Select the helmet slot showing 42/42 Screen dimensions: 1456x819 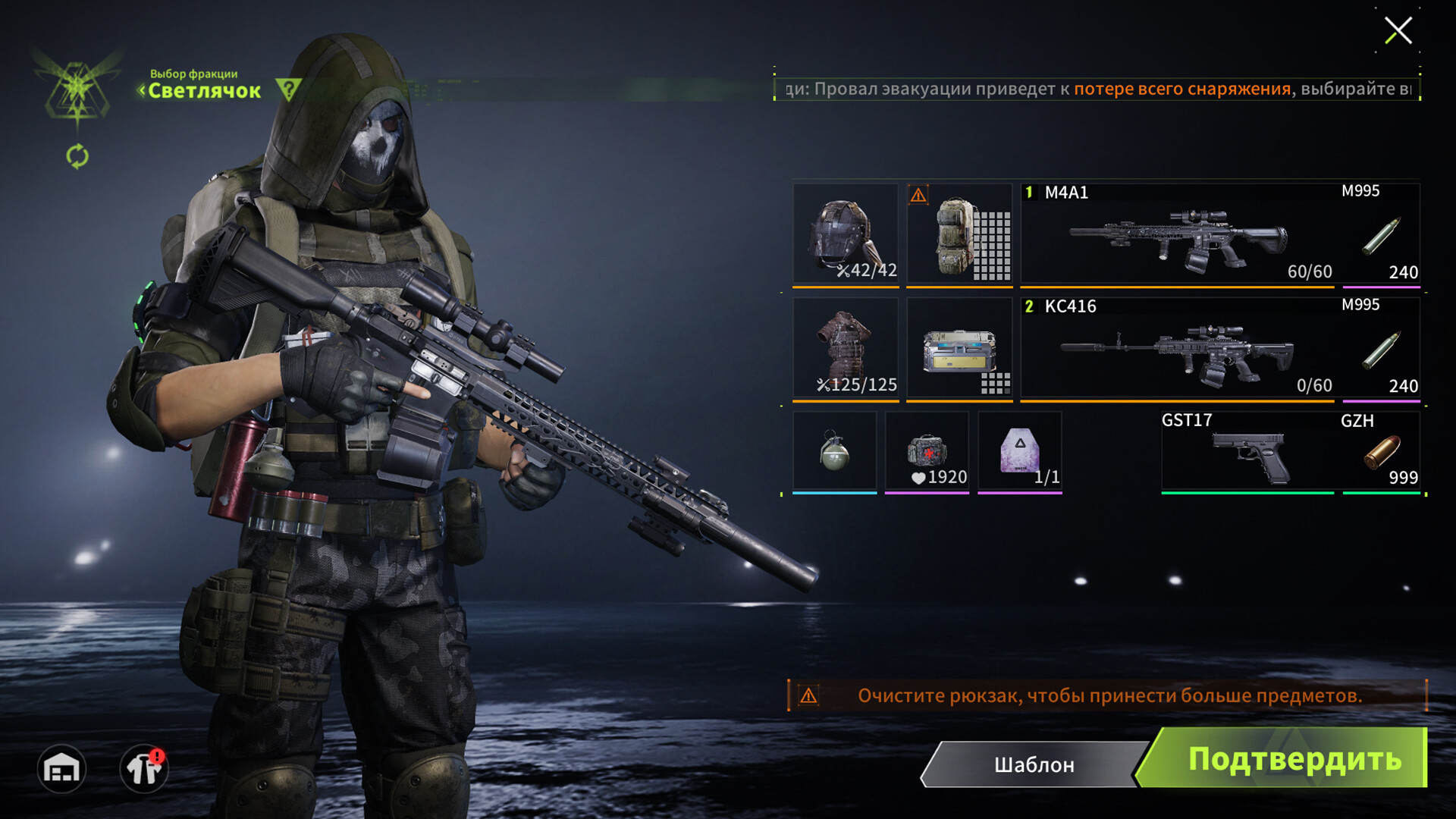coord(846,234)
